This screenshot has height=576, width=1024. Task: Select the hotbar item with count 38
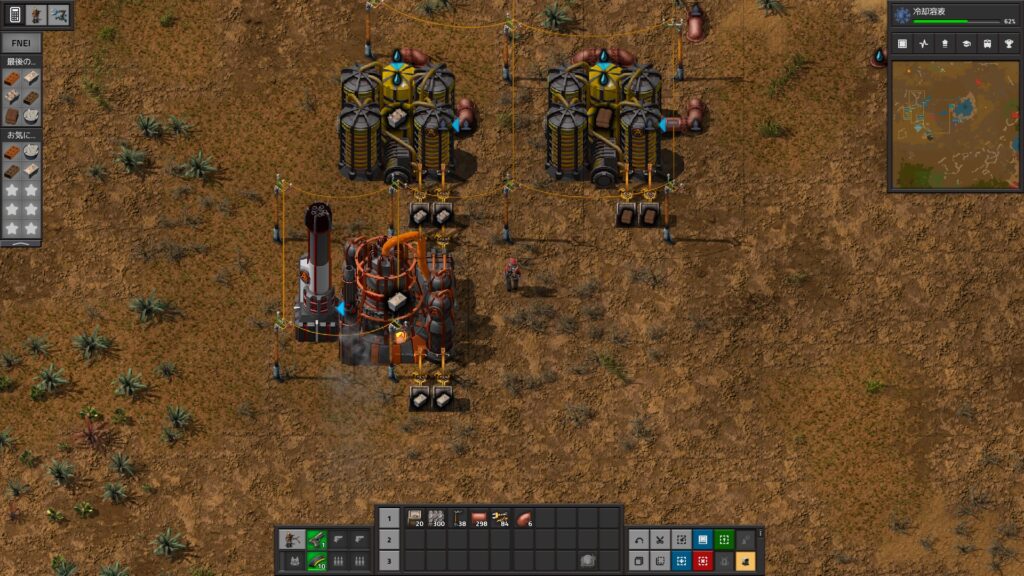tap(458, 518)
